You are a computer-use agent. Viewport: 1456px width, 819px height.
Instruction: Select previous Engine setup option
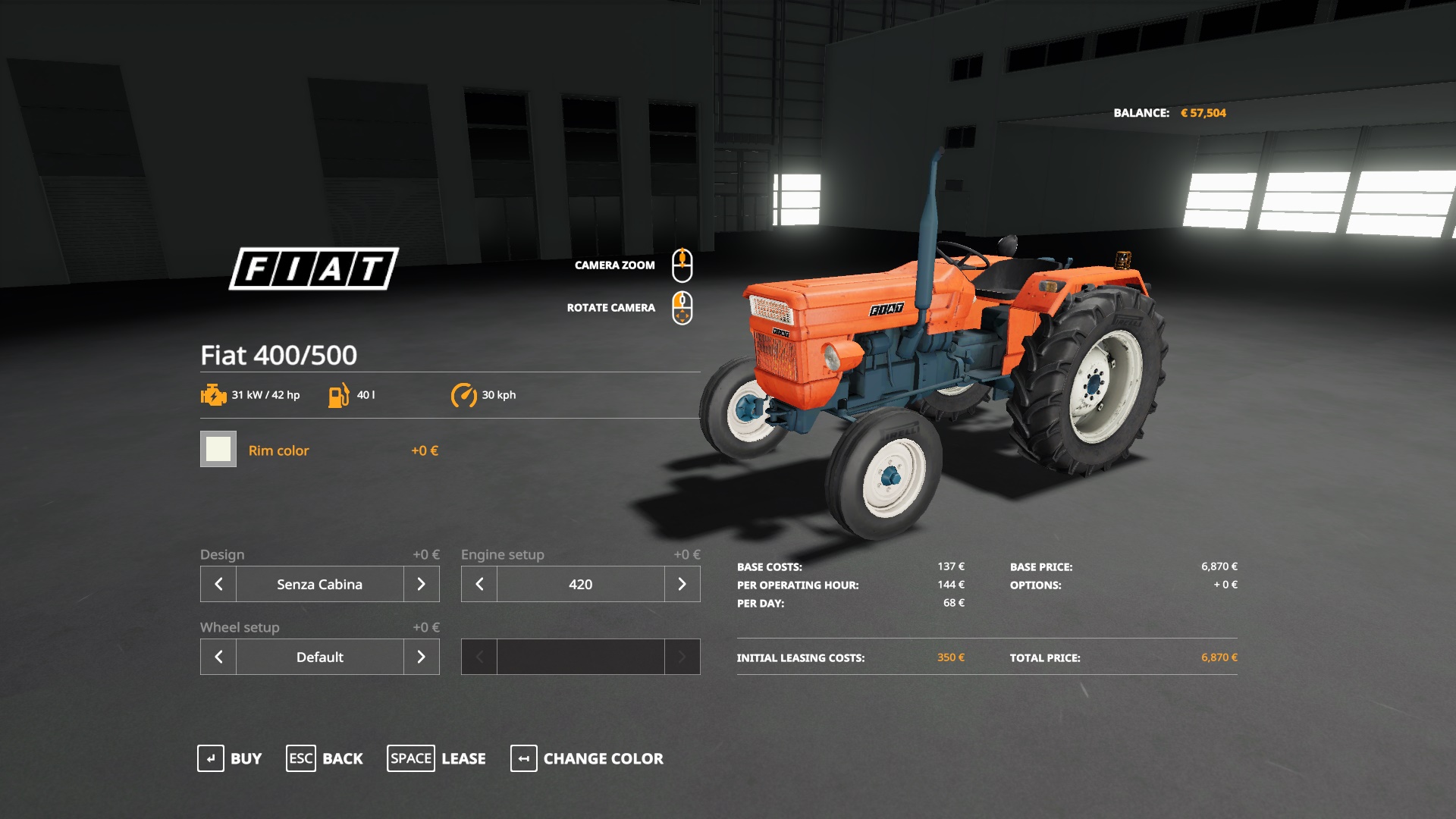[x=479, y=584]
